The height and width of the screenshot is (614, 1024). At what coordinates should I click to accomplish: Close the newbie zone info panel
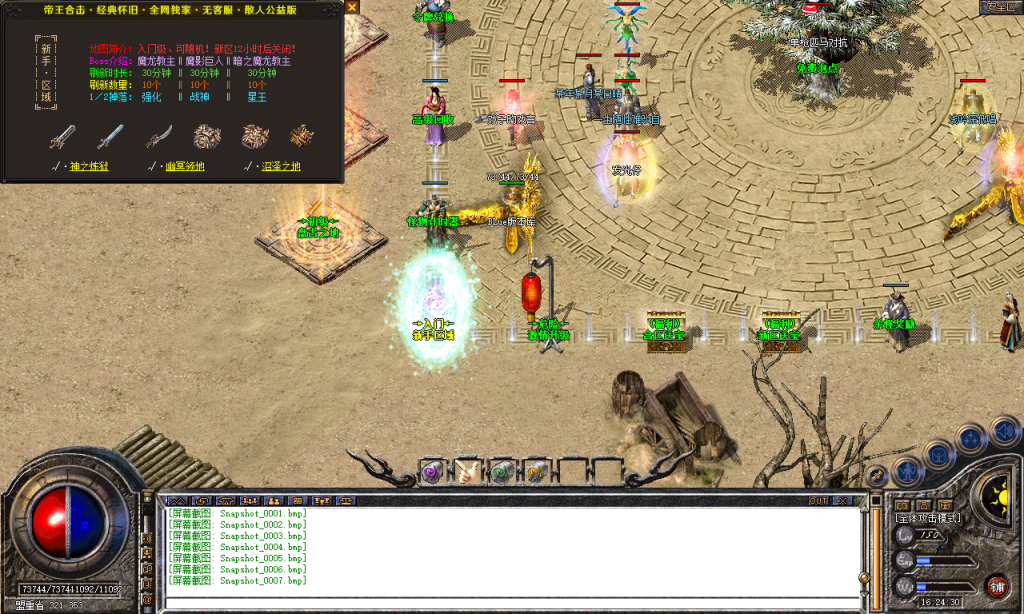click(x=351, y=7)
